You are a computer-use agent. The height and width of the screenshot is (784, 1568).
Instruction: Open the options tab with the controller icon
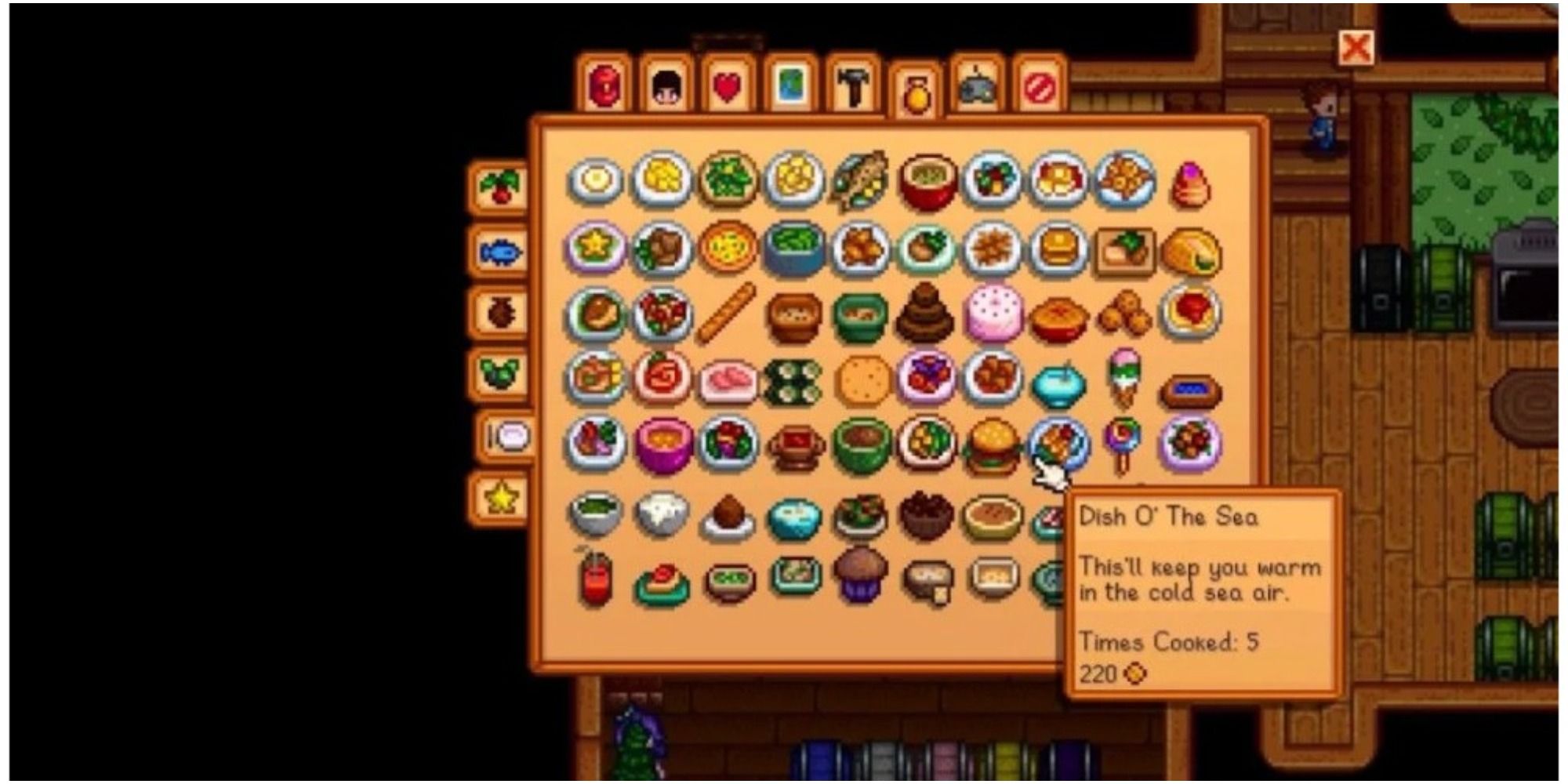pyautogui.click(x=976, y=82)
